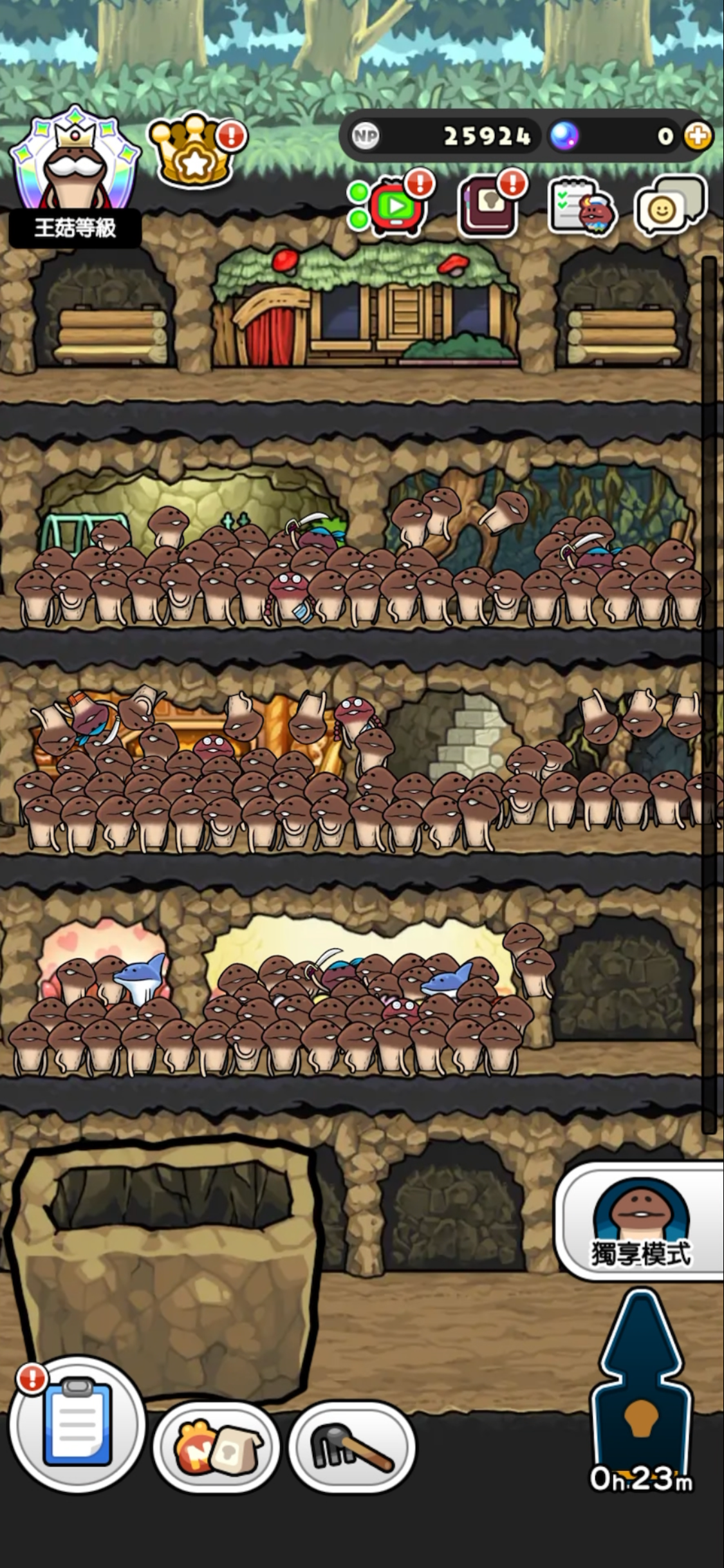The image size is (724, 1568).
Task: Watch a video ad via red TV icon
Action: pyautogui.click(x=394, y=205)
